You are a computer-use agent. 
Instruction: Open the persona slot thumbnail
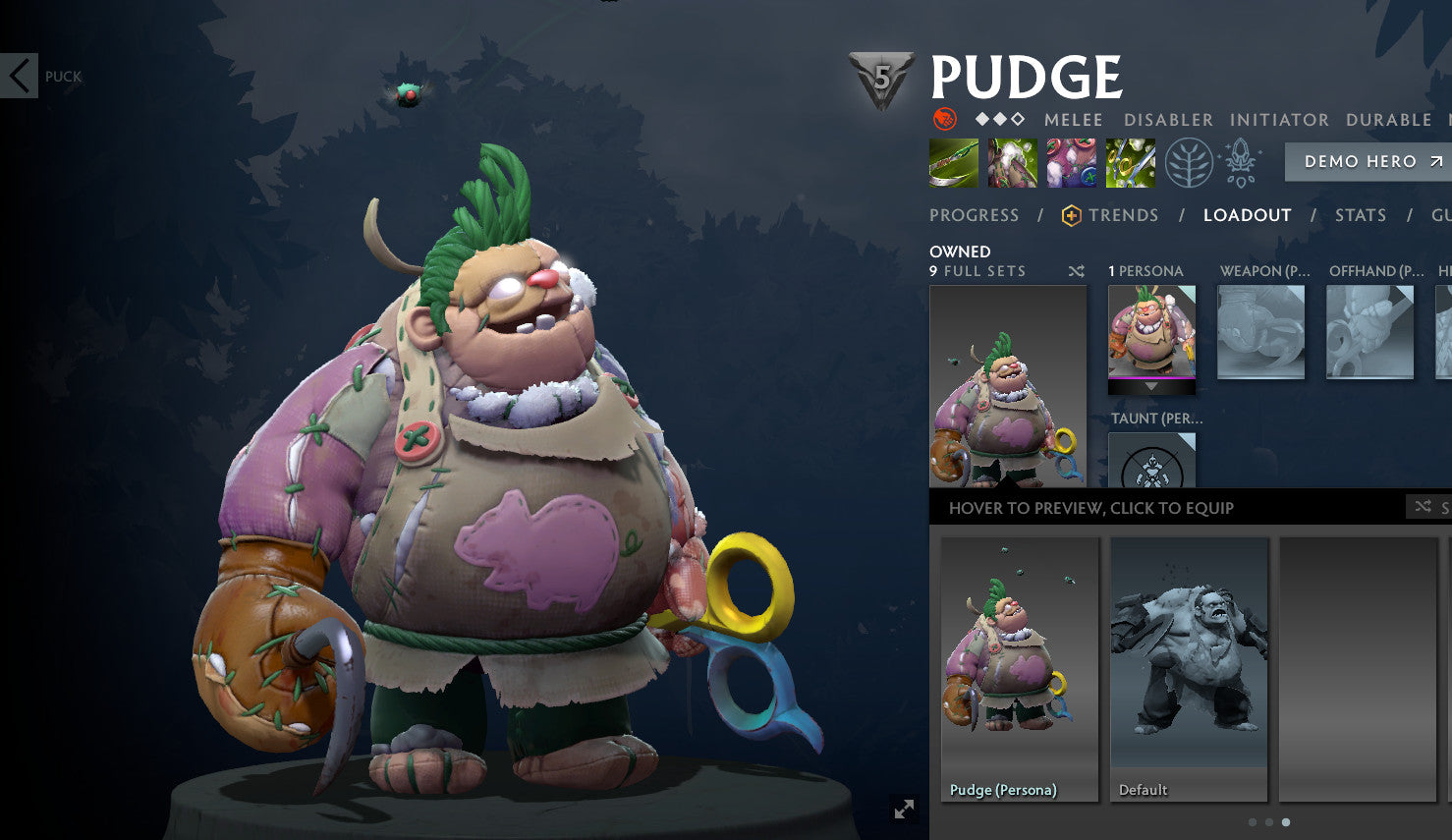point(1151,331)
